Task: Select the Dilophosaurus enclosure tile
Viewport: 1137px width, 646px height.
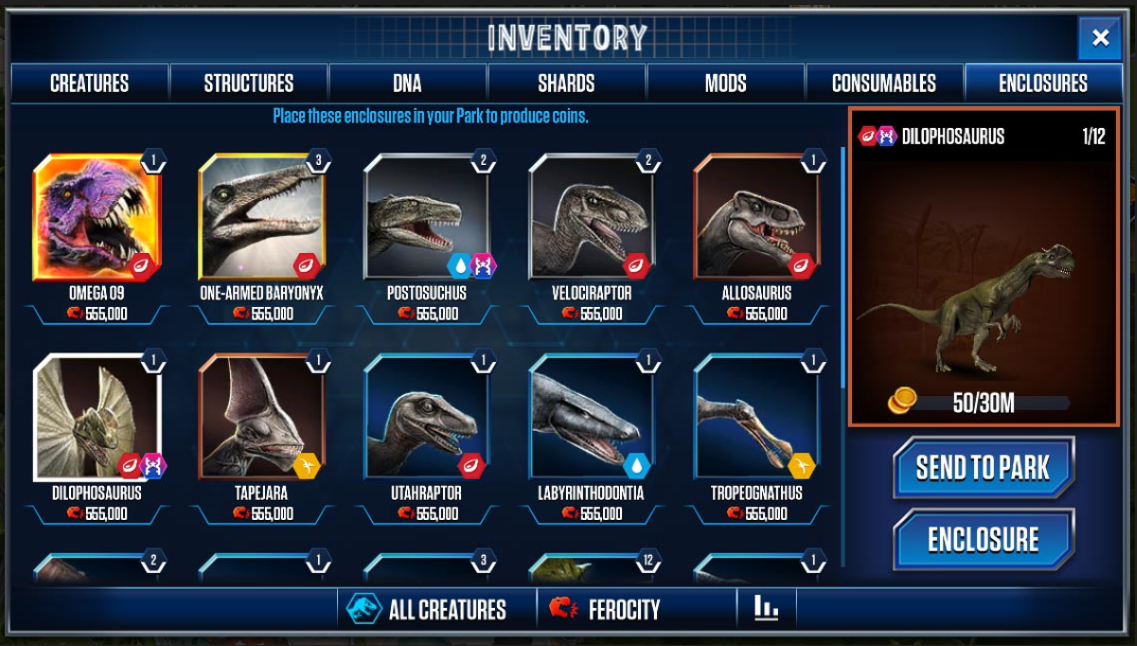Action: click(x=97, y=418)
